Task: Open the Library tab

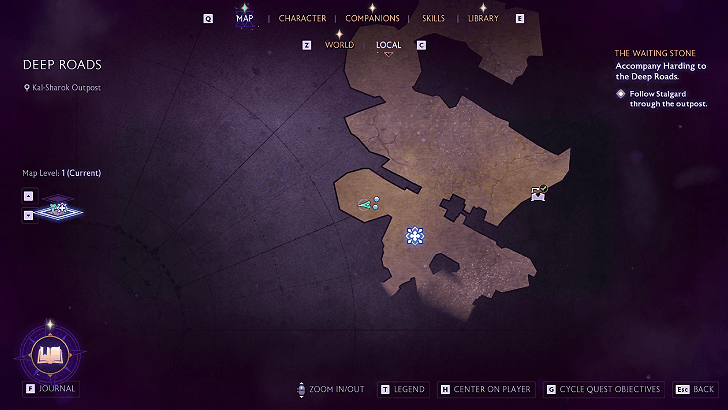Action: pos(483,18)
